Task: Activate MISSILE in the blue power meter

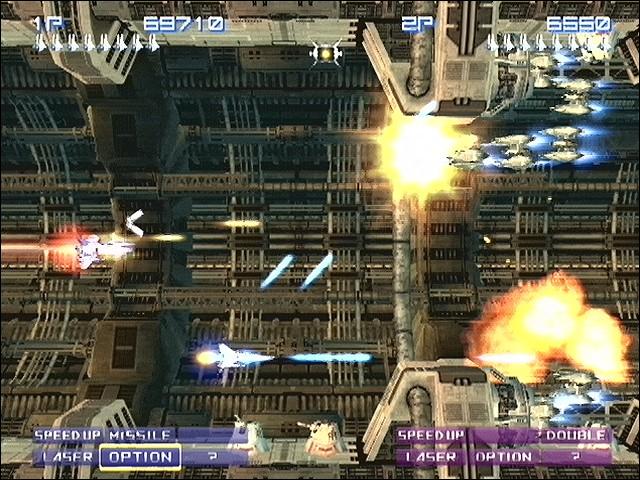Action: 133,436
